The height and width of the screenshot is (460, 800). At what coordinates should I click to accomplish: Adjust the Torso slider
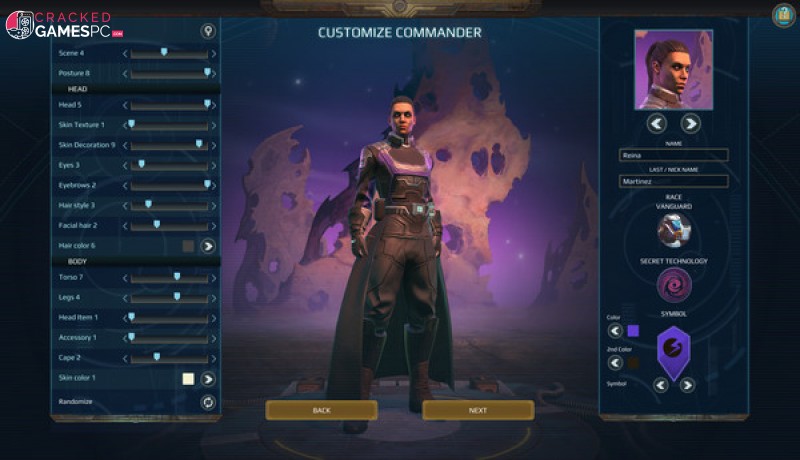(176, 277)
